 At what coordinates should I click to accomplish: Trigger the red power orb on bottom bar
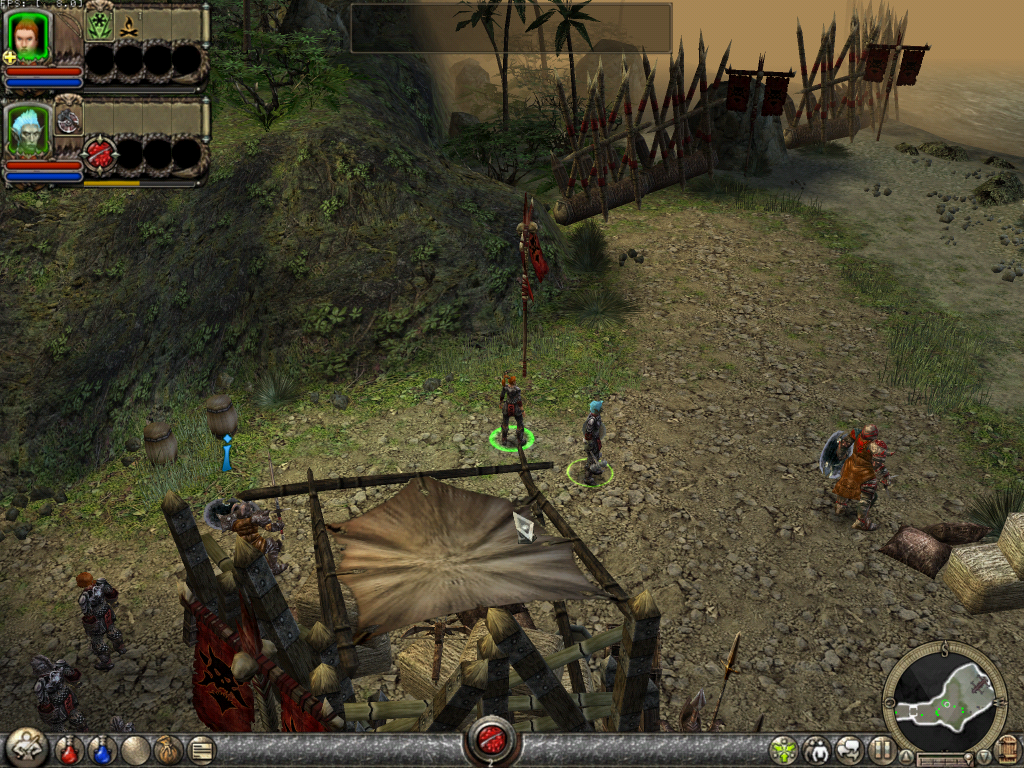tap(491, 741)
